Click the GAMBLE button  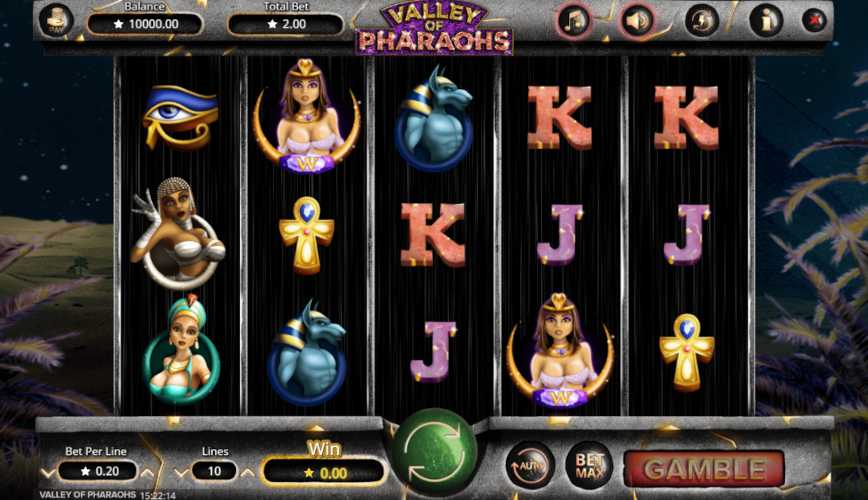coord(704,468)
